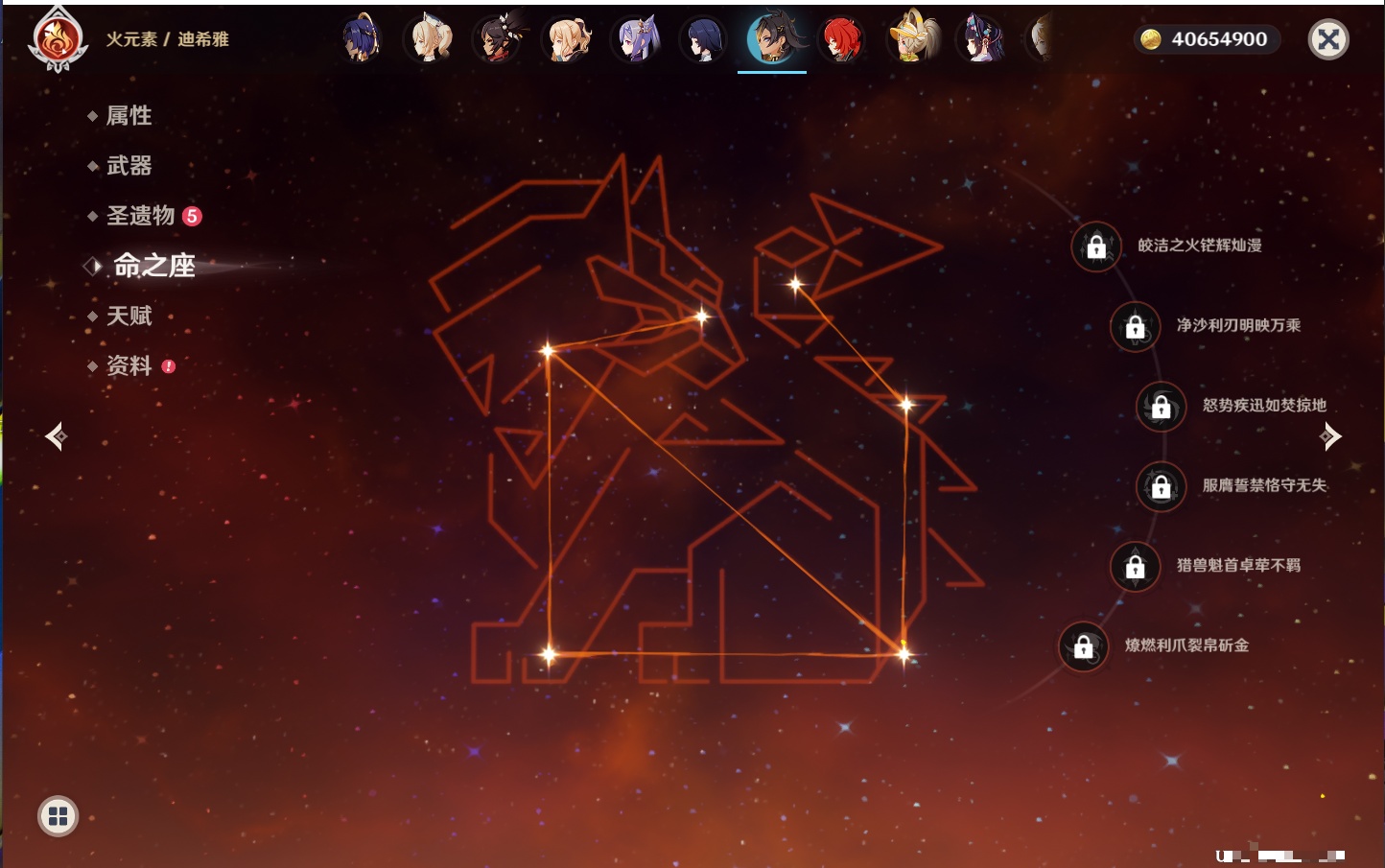Select the 命之座 constellation menu entry
Screen dimensions: 1385x868
[153, 266]
